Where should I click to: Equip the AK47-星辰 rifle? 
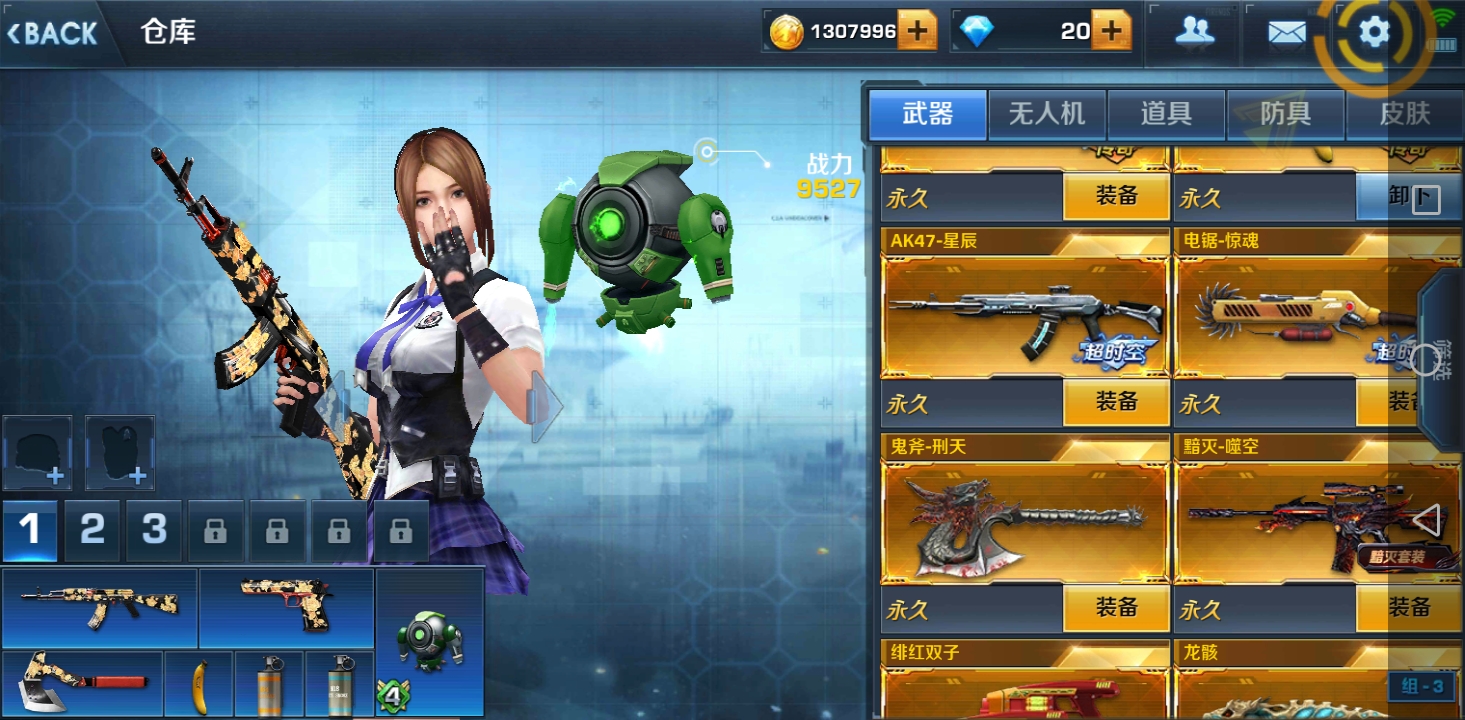1116,403
